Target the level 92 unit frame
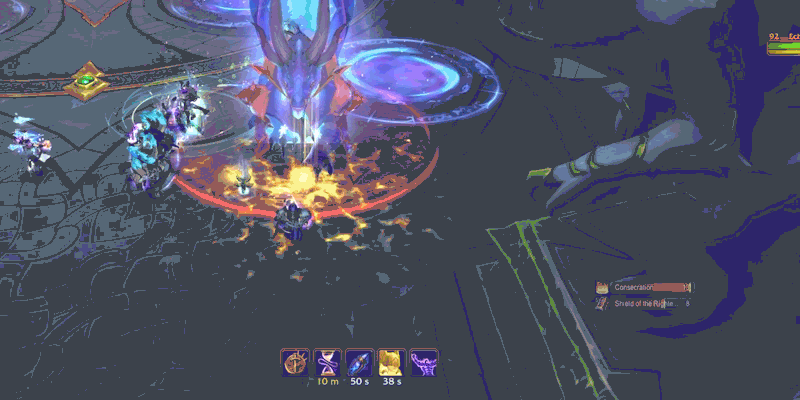 tap(783, 40)
